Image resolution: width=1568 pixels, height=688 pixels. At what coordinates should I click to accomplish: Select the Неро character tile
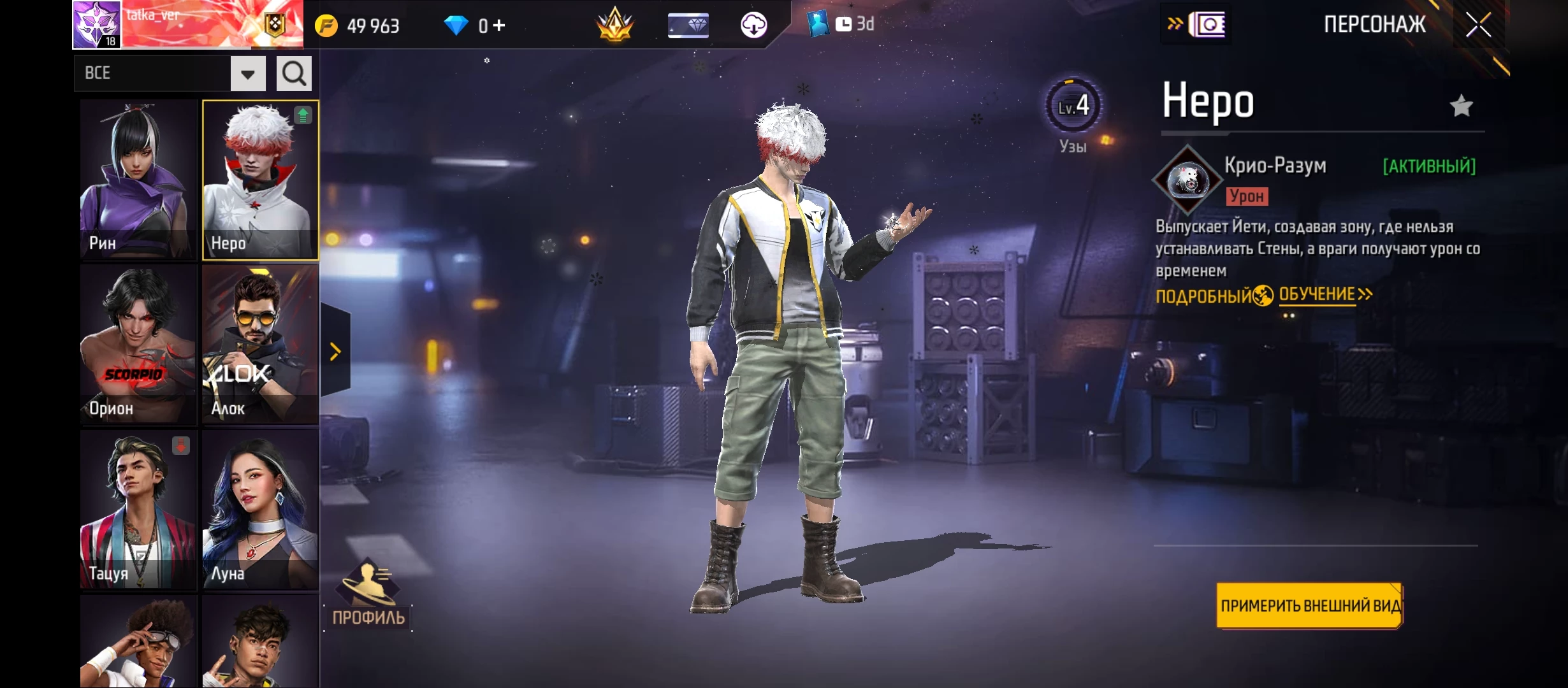[260, 180]
